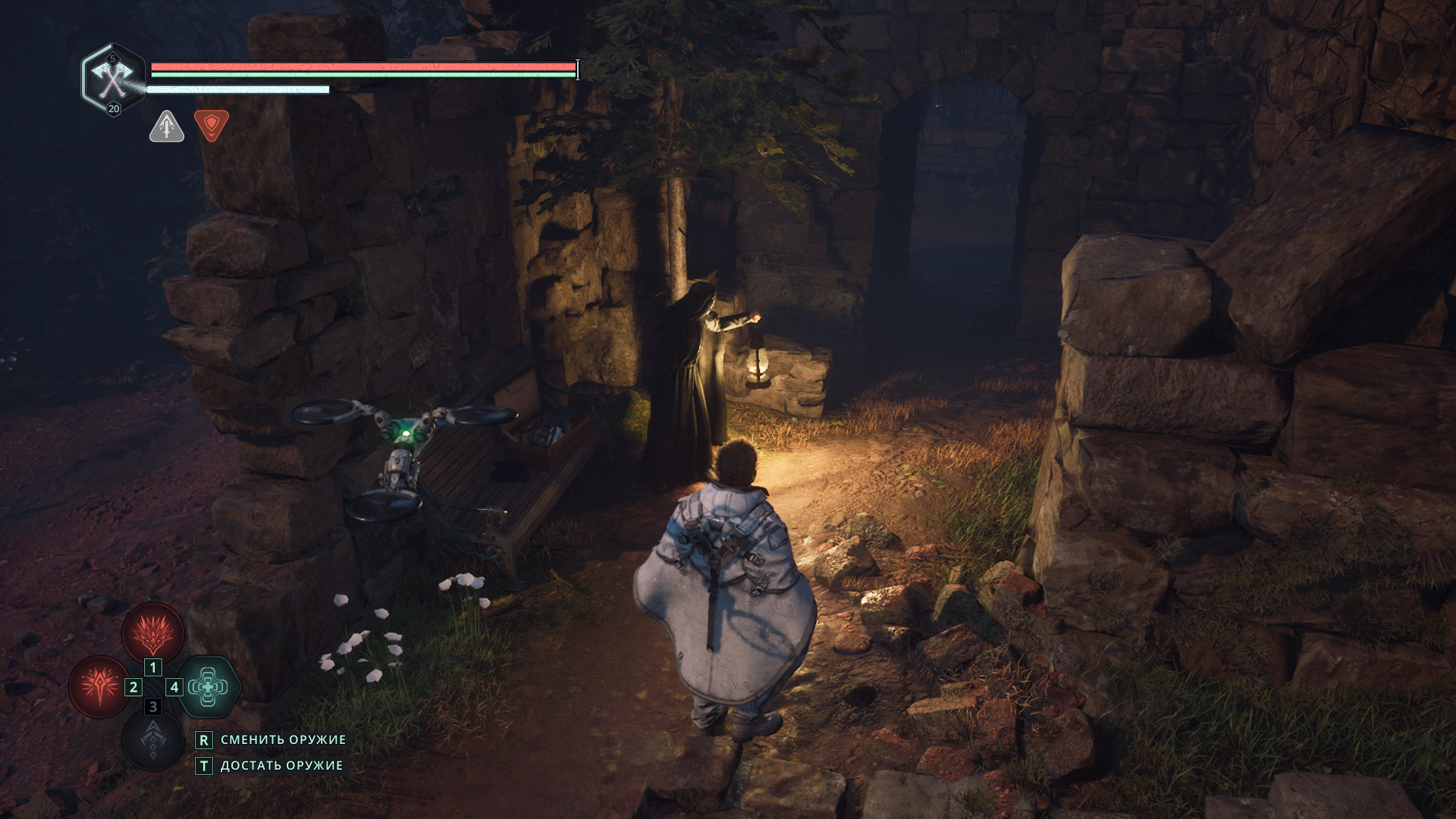Use the teal healing cross ability
The height and width of the screenshot is (819, 1456).
208,687
